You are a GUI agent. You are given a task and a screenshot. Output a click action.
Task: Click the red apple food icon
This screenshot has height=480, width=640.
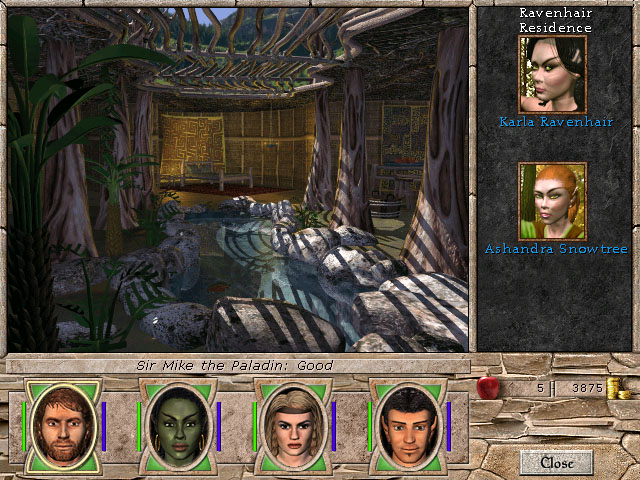[x=488, y=387]
